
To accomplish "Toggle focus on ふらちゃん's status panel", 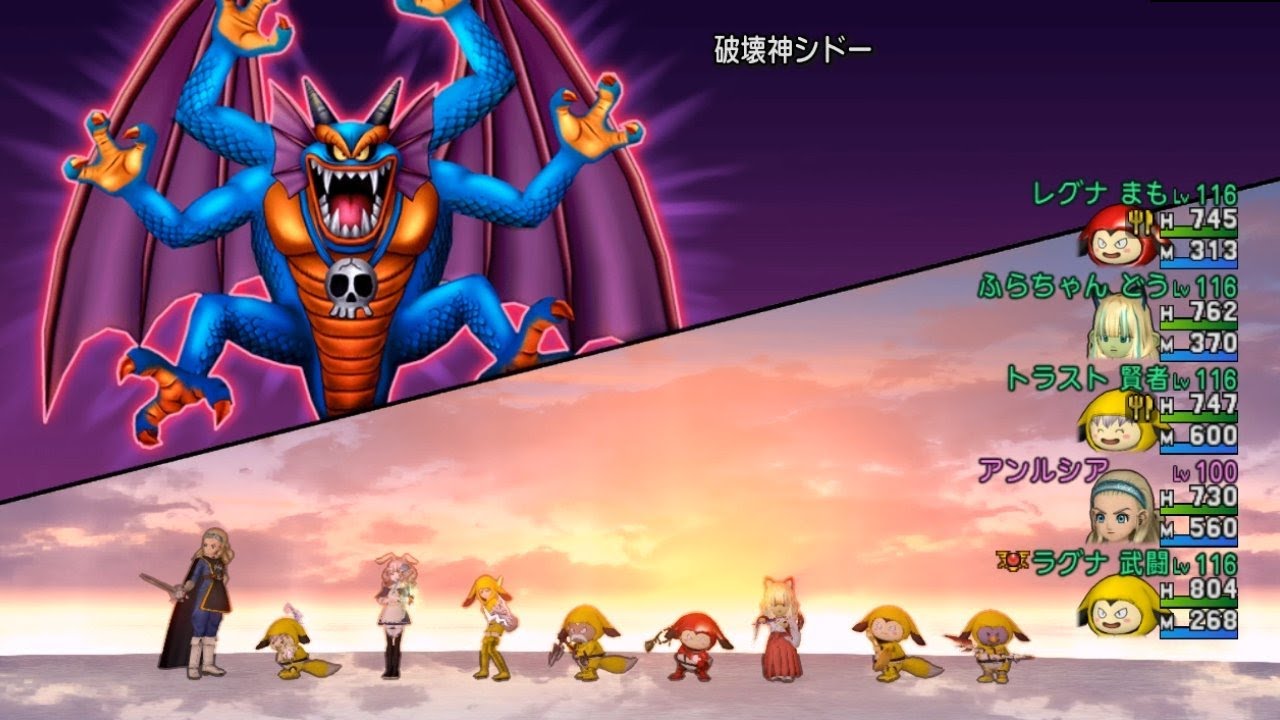I will 1150,320.
